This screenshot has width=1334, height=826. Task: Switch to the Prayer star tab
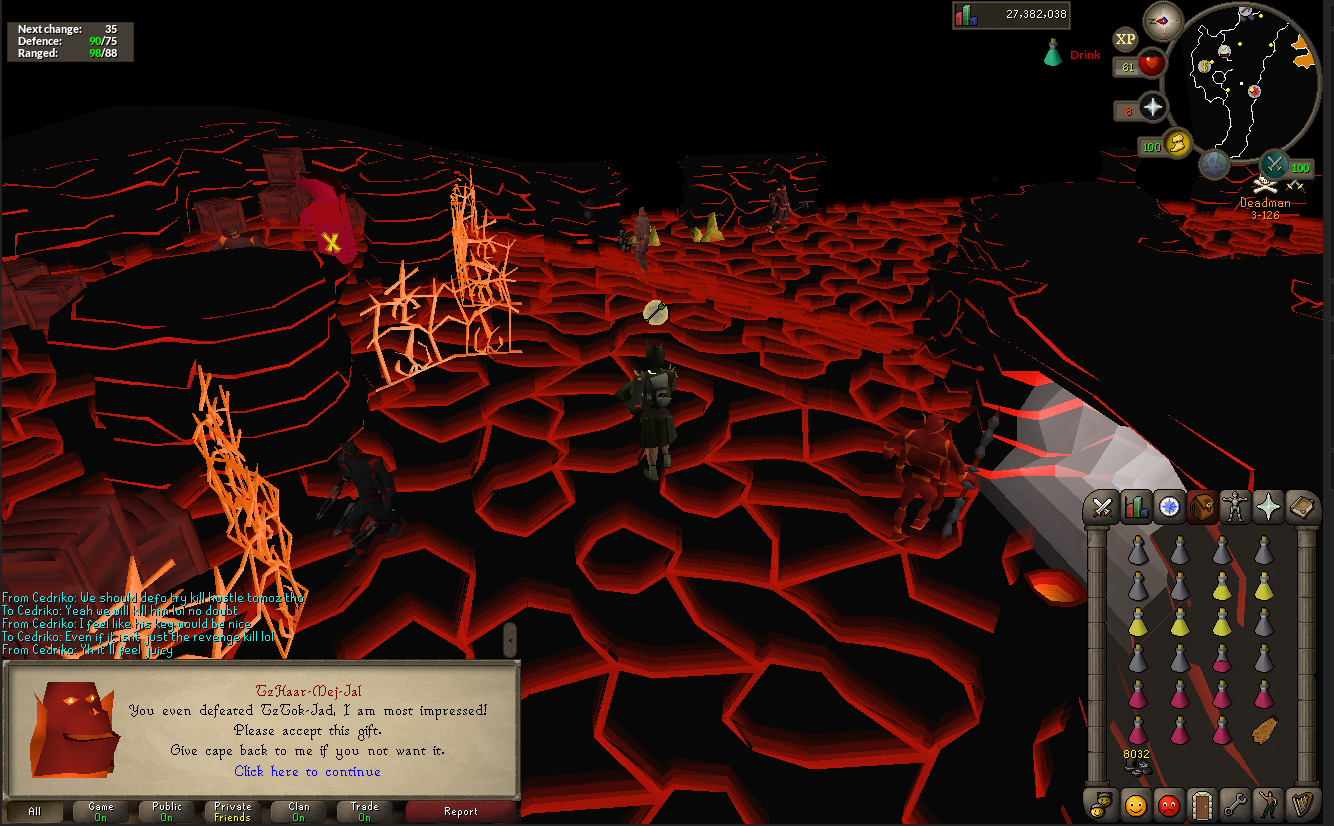pos(1266,508)
